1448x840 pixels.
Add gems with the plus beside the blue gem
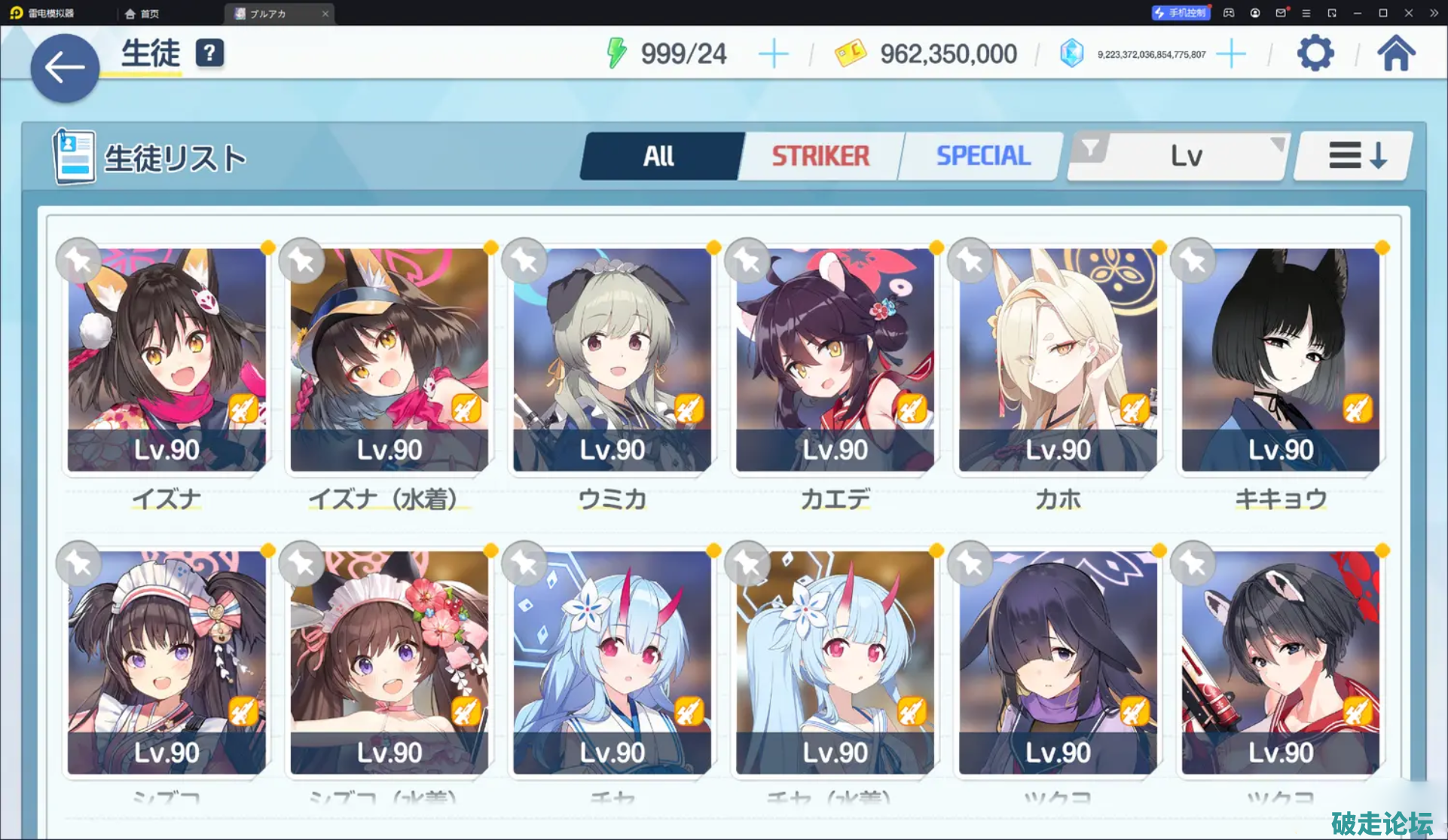coord(1231,54)
